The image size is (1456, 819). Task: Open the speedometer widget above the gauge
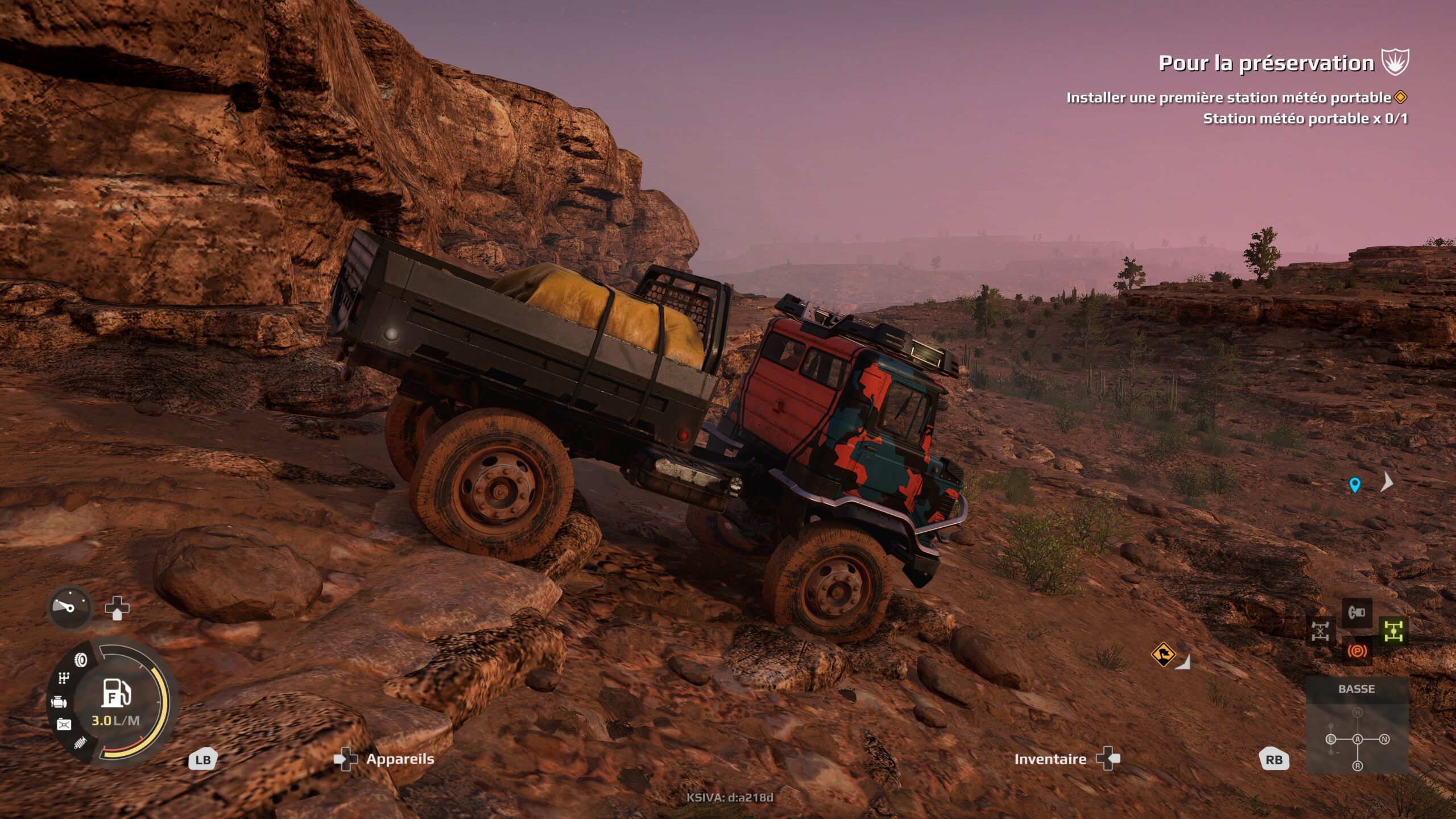coord(69,608)
